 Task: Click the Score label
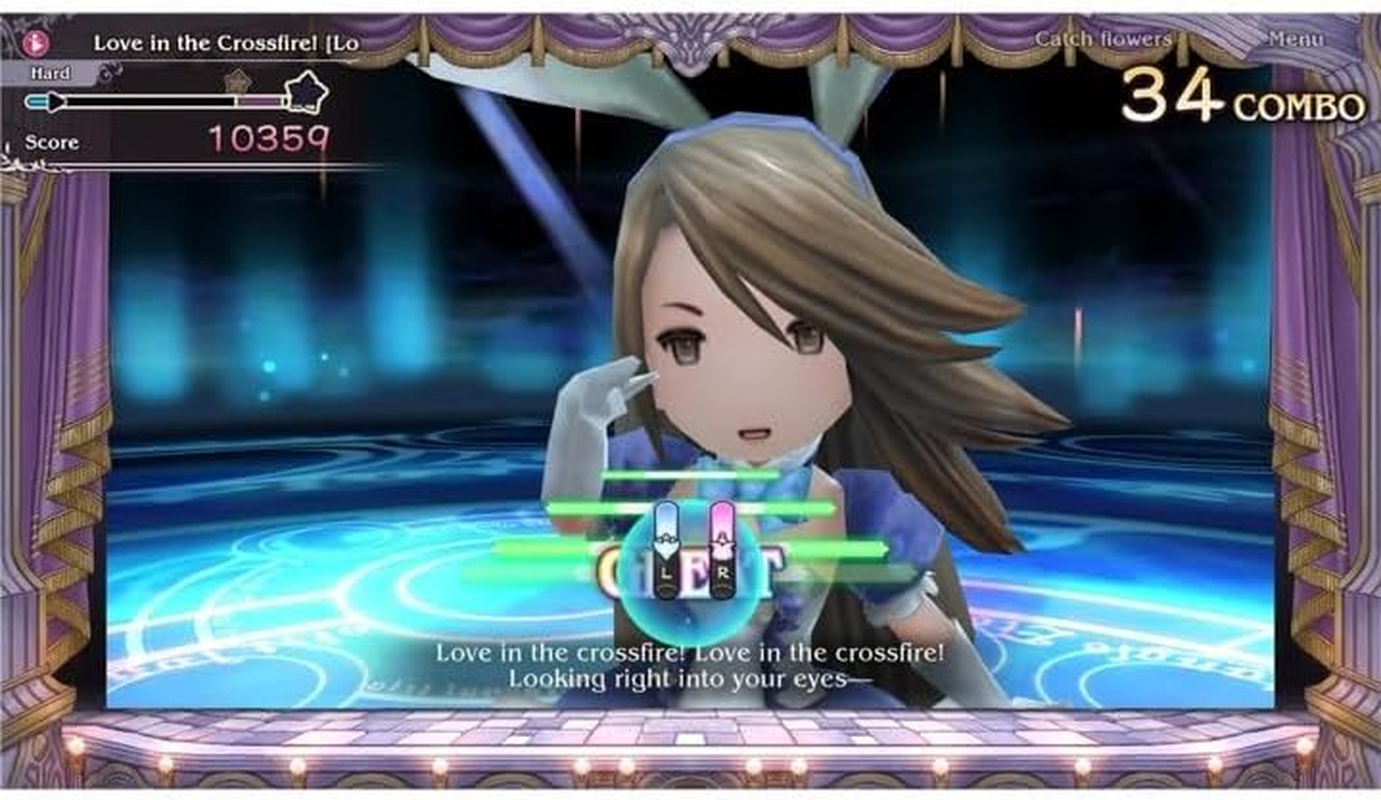(x=55, y=142)
